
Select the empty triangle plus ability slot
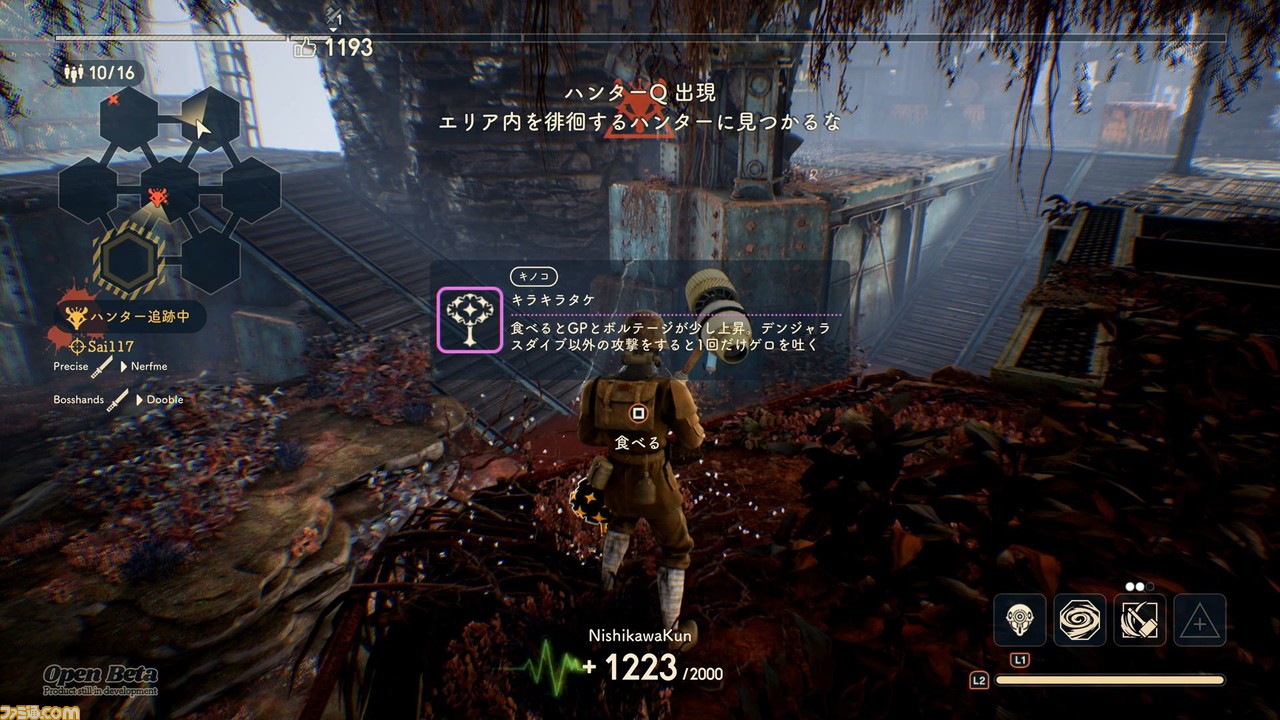1200,620
